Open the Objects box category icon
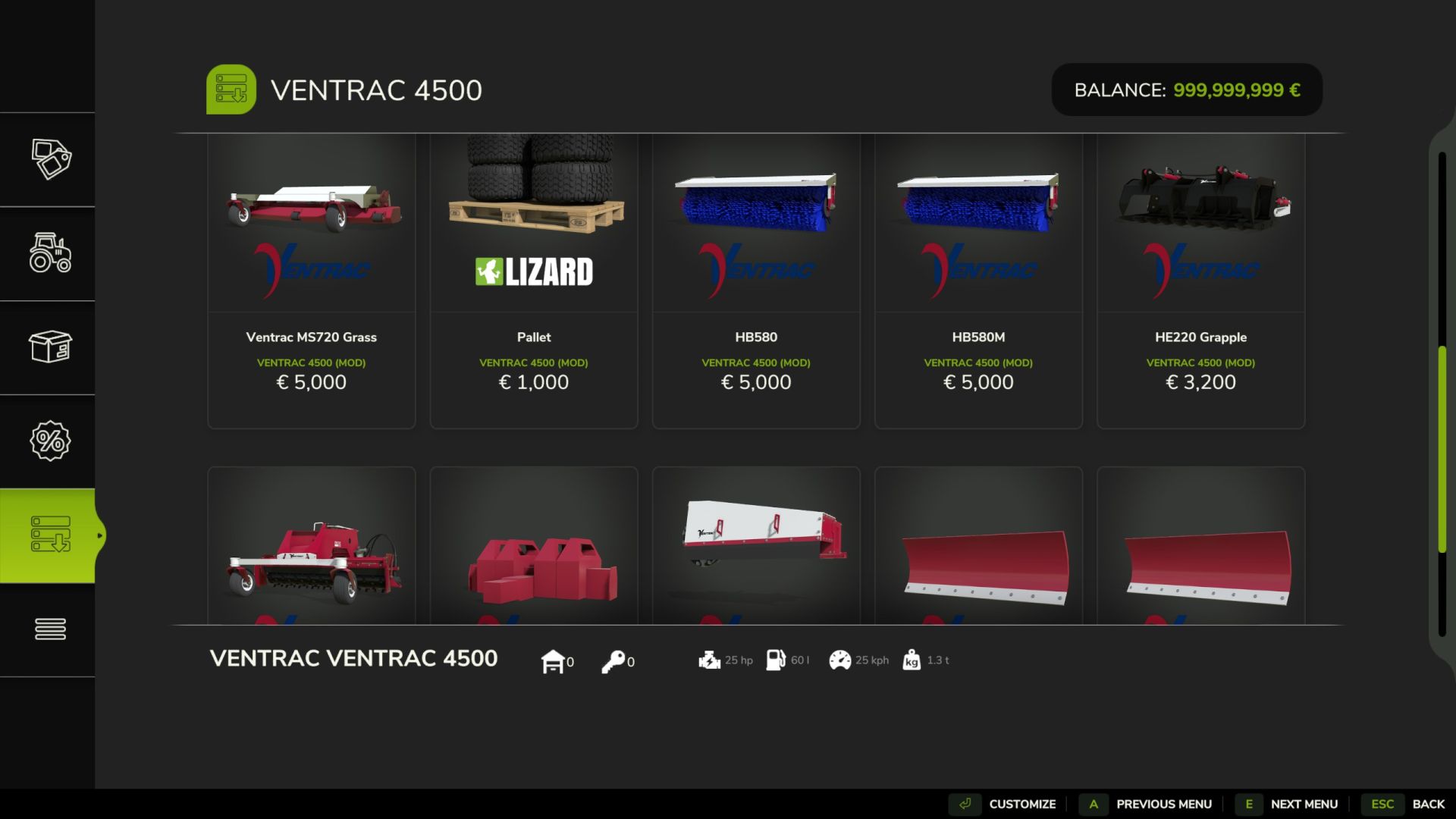Image resolution: width=1456 pixels, height=819 pixels. point(49,349)
